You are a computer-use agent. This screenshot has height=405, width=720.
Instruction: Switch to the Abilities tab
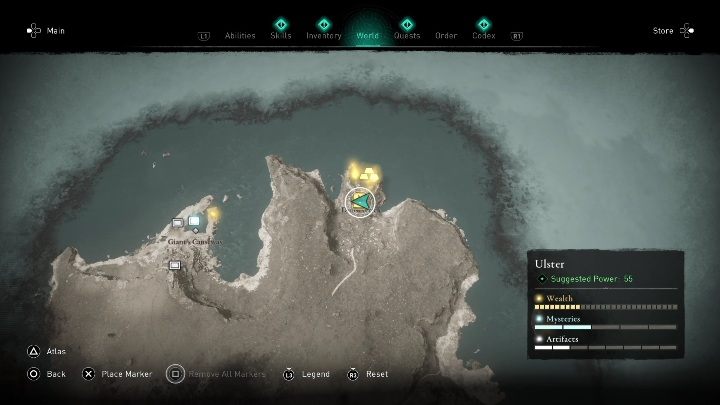point(240,35)
